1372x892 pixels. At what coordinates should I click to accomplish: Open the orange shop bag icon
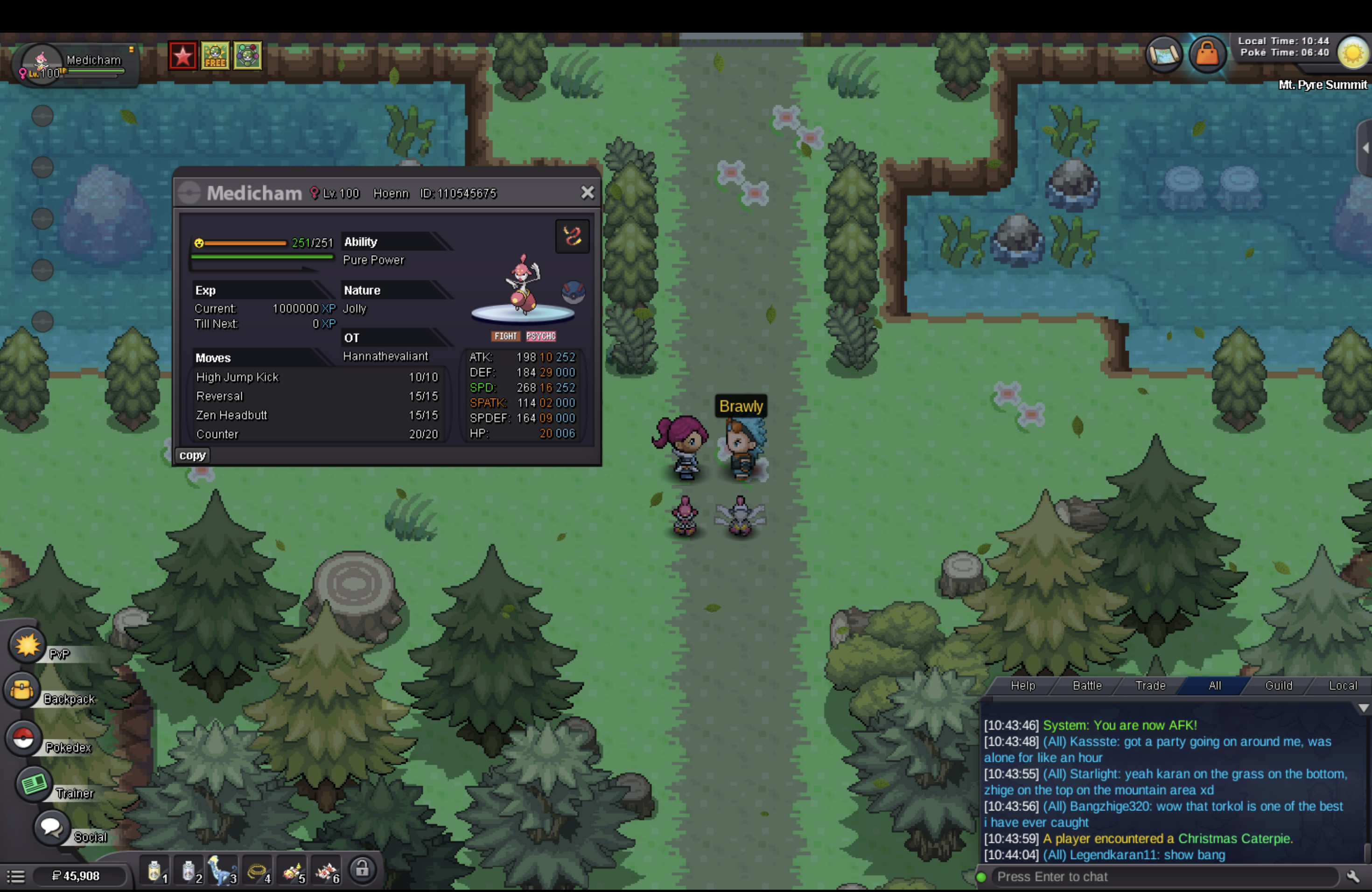pos(1207,55)
